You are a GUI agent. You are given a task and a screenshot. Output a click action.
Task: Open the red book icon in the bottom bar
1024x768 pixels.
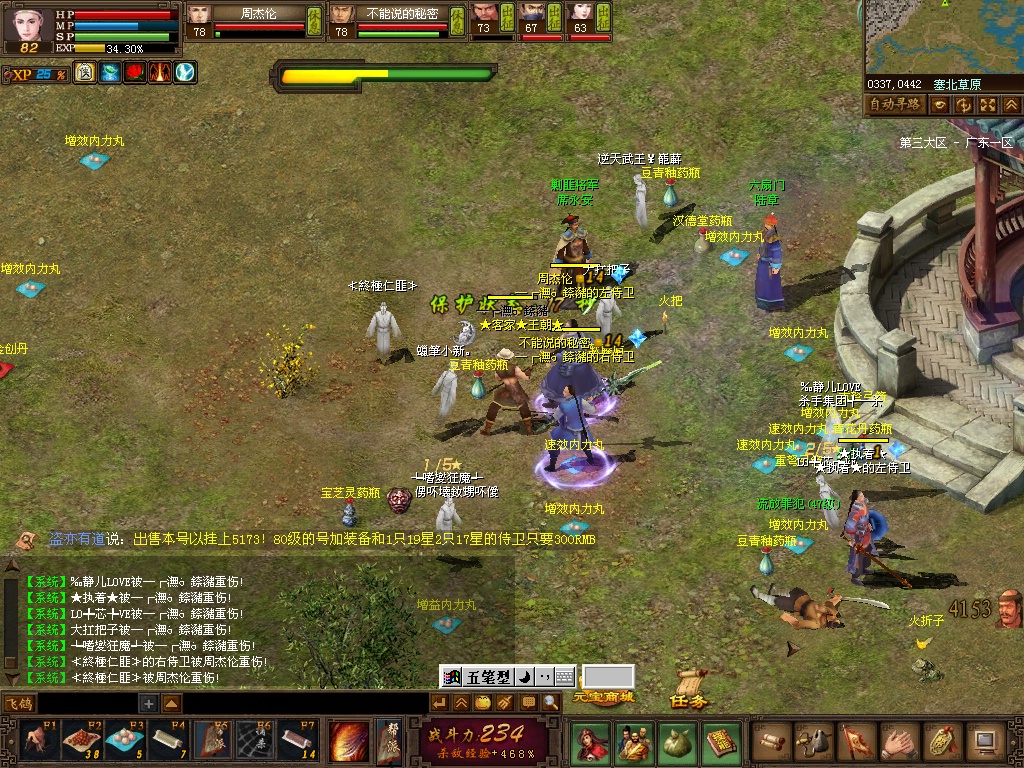(x=720, y=742)
